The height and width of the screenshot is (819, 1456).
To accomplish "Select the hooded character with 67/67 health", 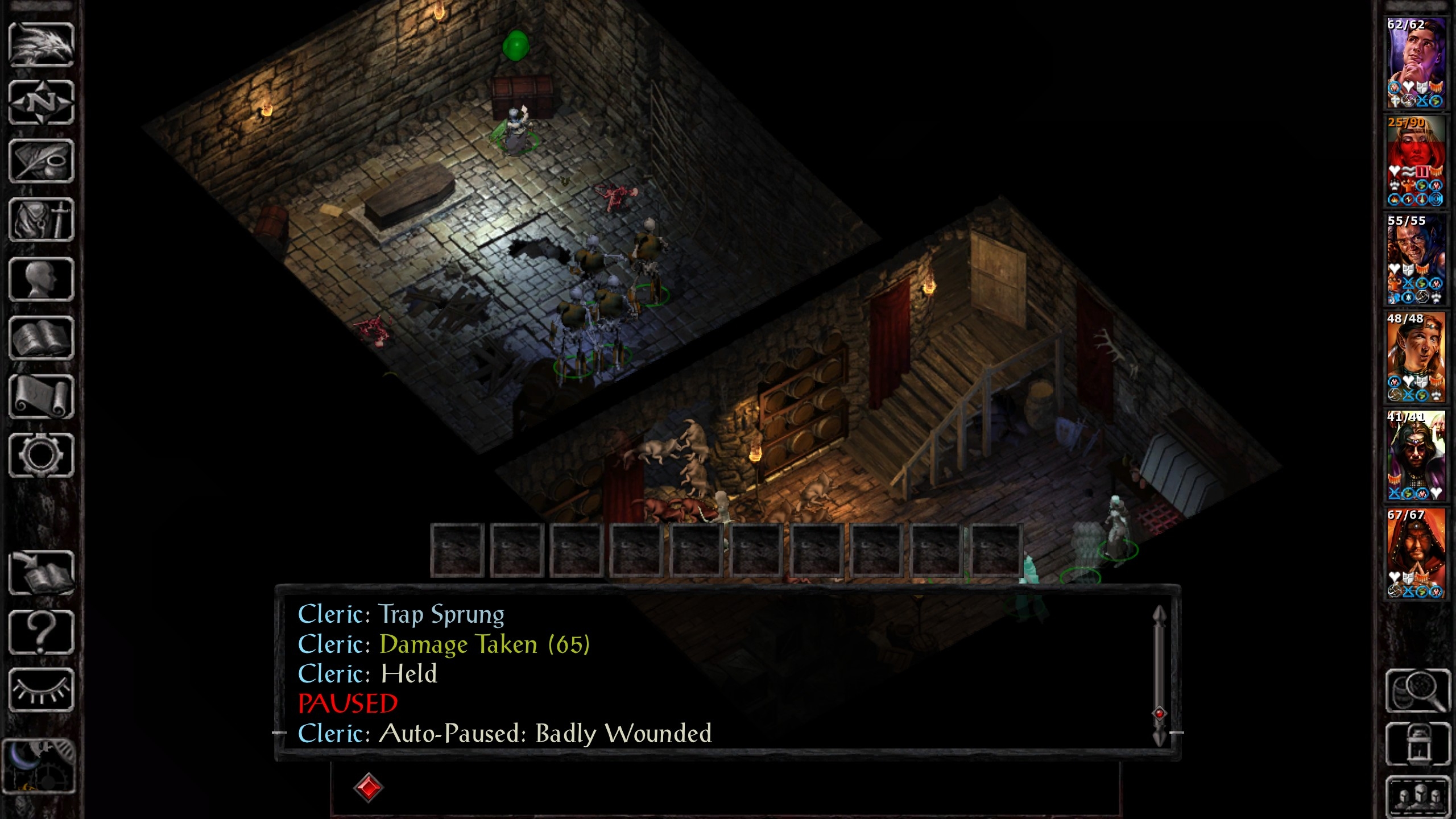I will 1416,553.
